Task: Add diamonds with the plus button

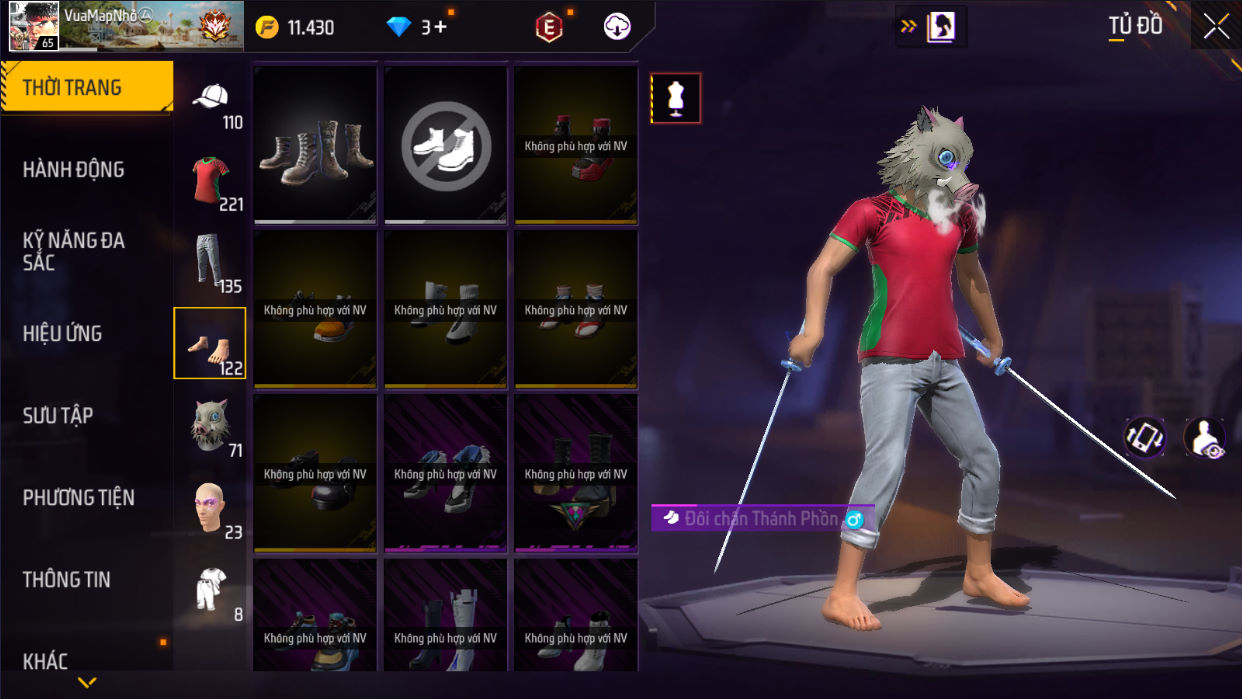Action: click(x=440, y=27)
